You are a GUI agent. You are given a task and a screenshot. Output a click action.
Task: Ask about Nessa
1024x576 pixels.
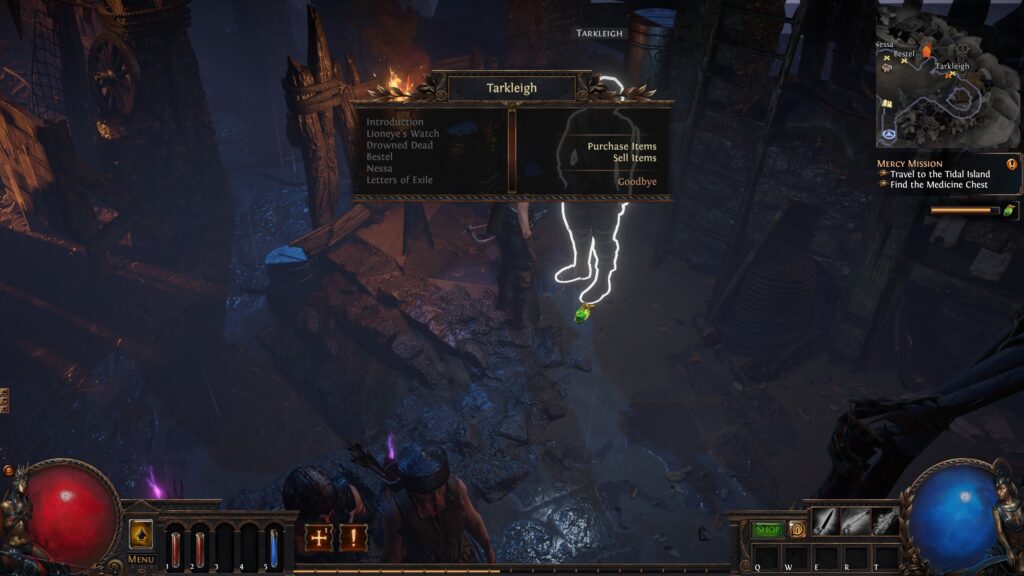click(x=379, y=169)
